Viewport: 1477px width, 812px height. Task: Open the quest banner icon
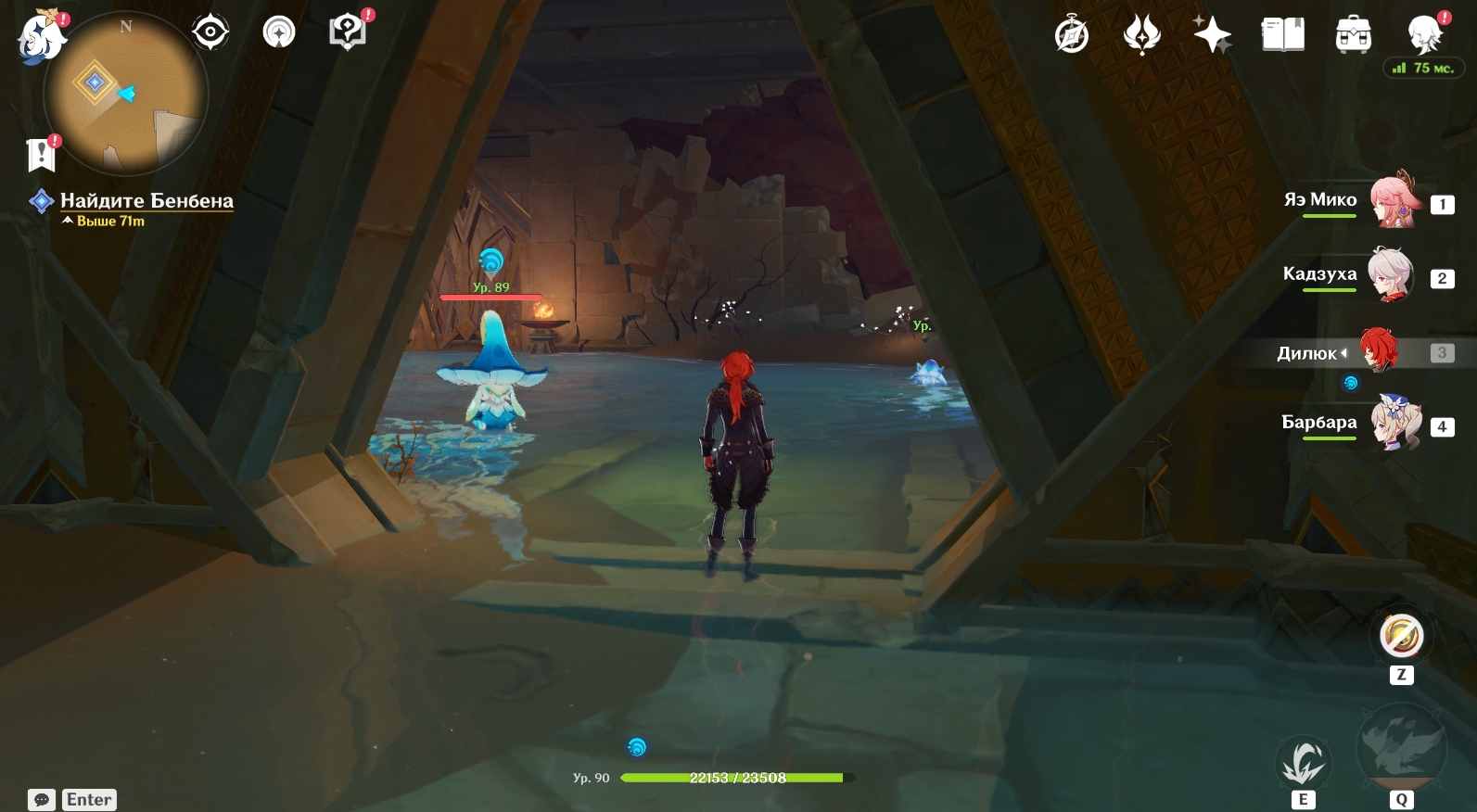click(42, 155)
